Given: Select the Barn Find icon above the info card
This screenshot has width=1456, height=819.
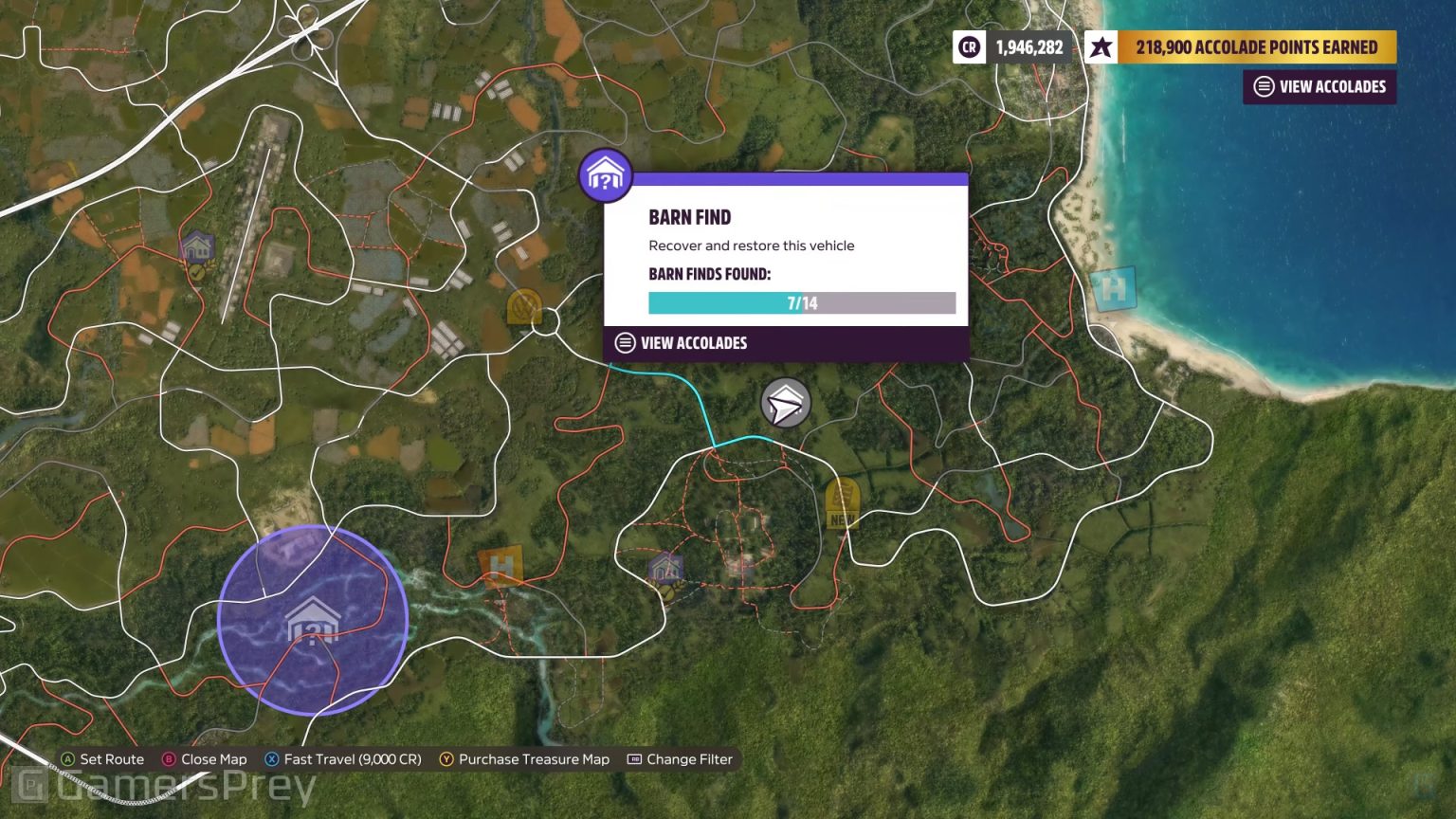Looking at the screenshot, I should tap(606, 175).
